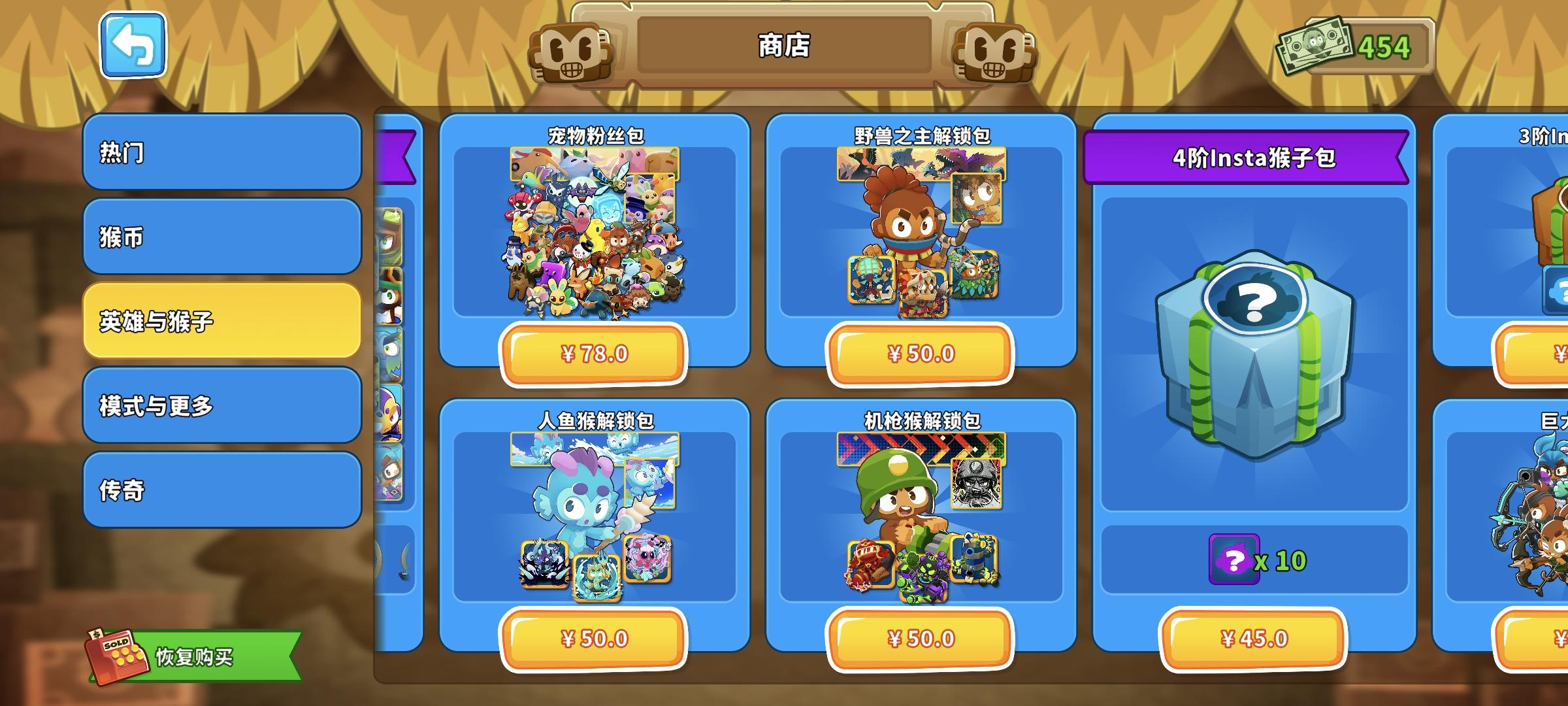Select the 猴币 category tab
The height and width of the screenshot is (706, 1568).
(x=221, y=235)
